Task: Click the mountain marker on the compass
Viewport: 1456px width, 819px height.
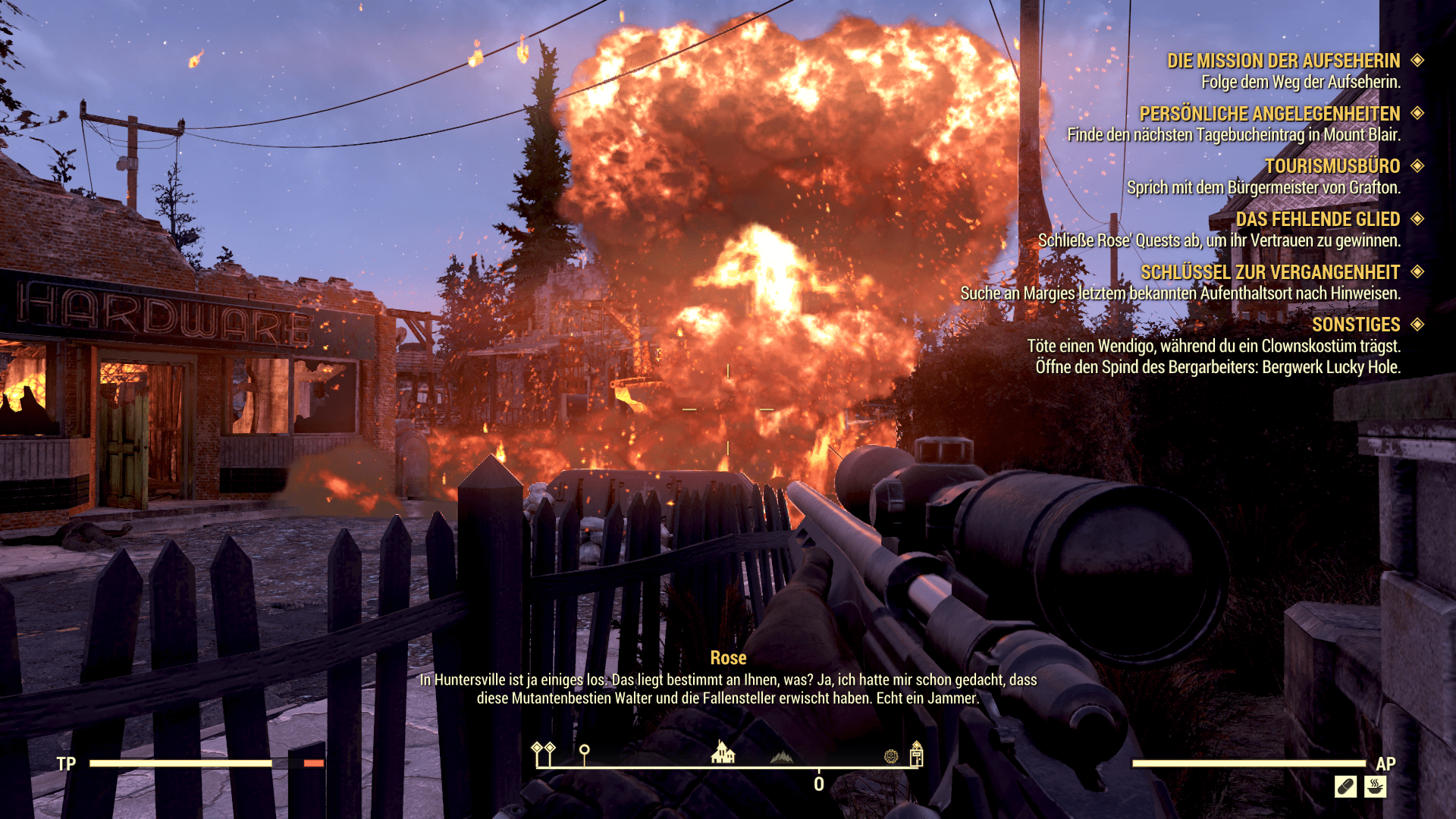Action: tap(782, 757)
